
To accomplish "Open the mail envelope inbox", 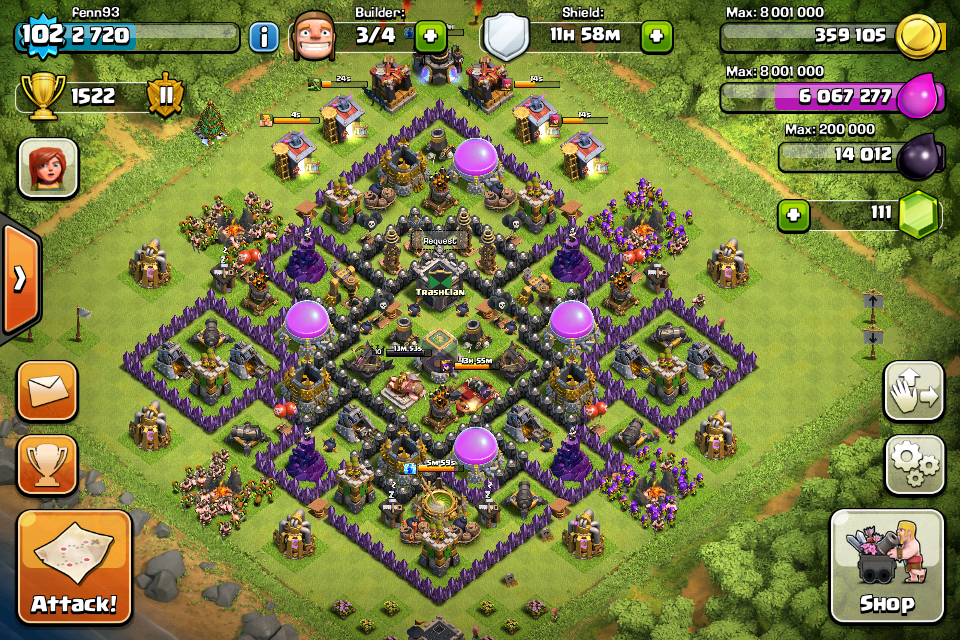I will [47, 390].
